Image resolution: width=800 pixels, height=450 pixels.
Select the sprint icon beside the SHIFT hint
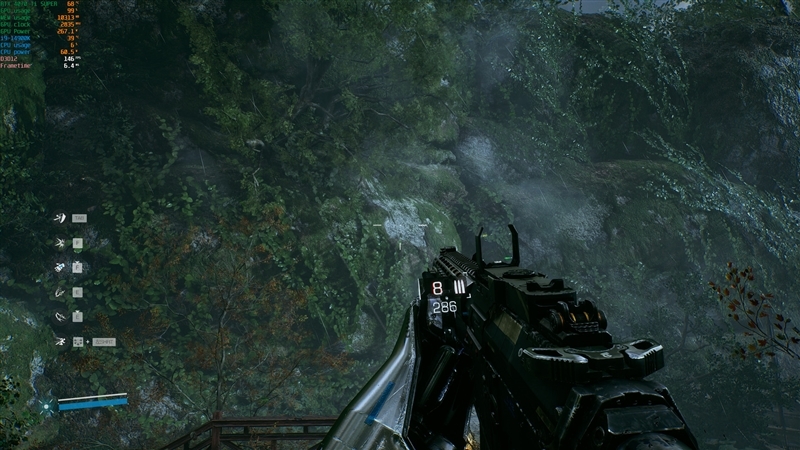pyautogui.click(x=60, y=342)
